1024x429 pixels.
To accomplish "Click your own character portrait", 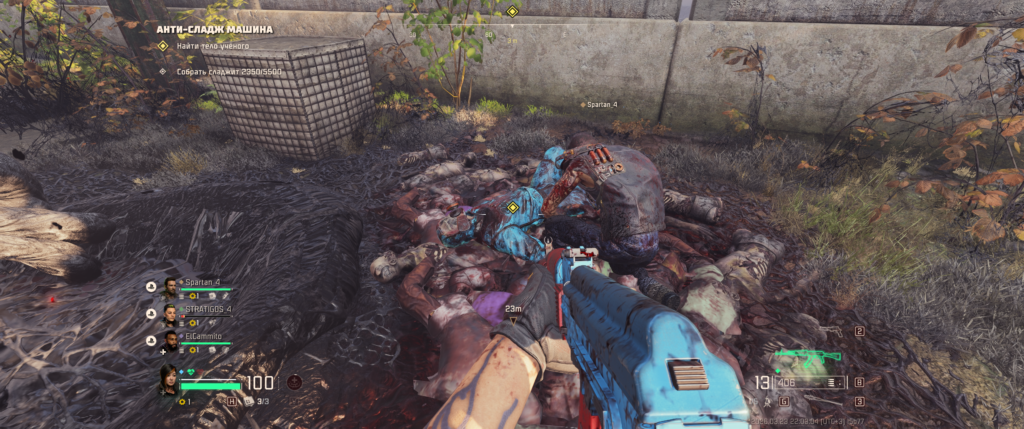I will click(170, 379).
